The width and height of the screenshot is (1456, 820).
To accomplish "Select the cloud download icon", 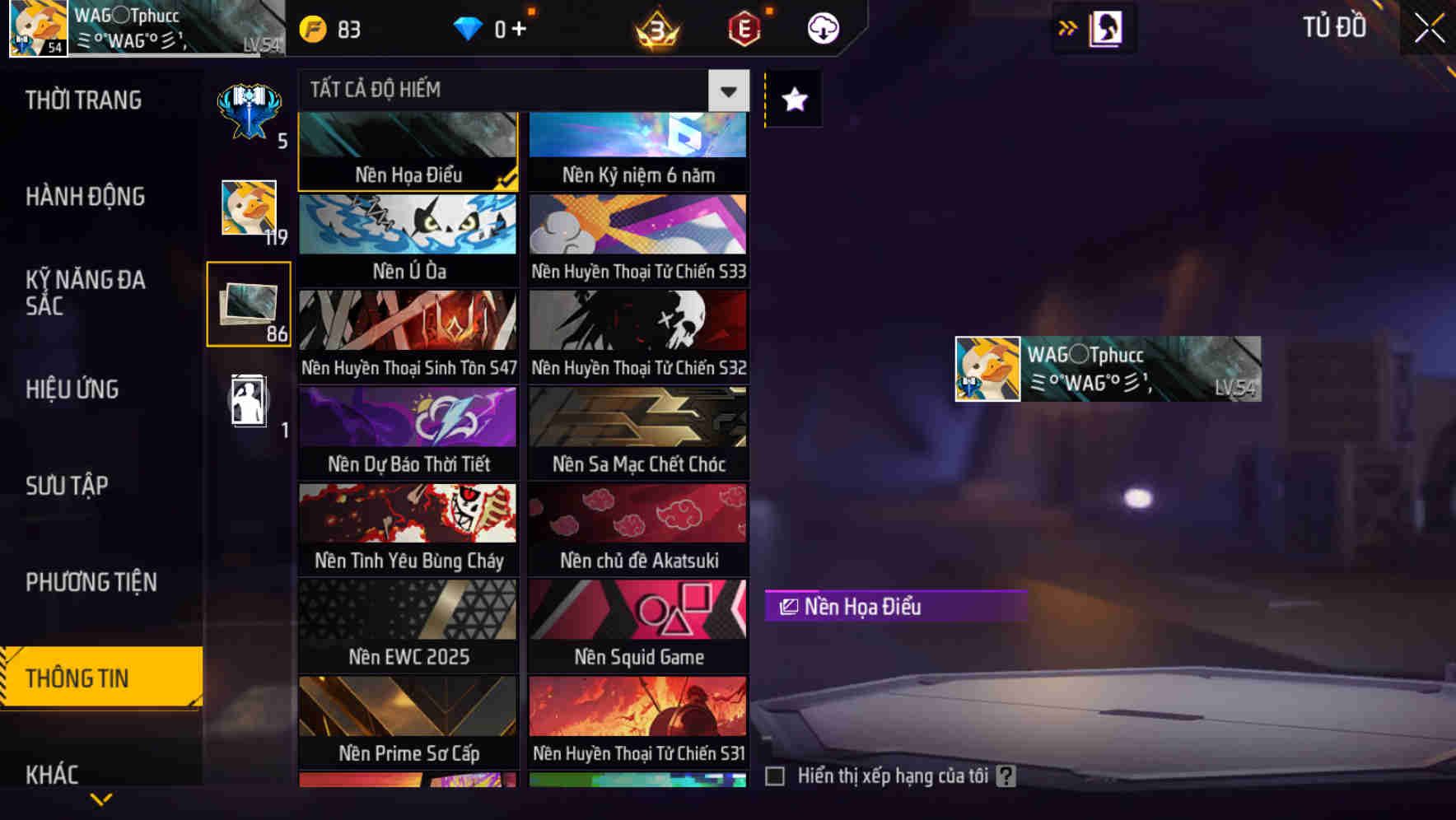I will [x=822, y=27].
